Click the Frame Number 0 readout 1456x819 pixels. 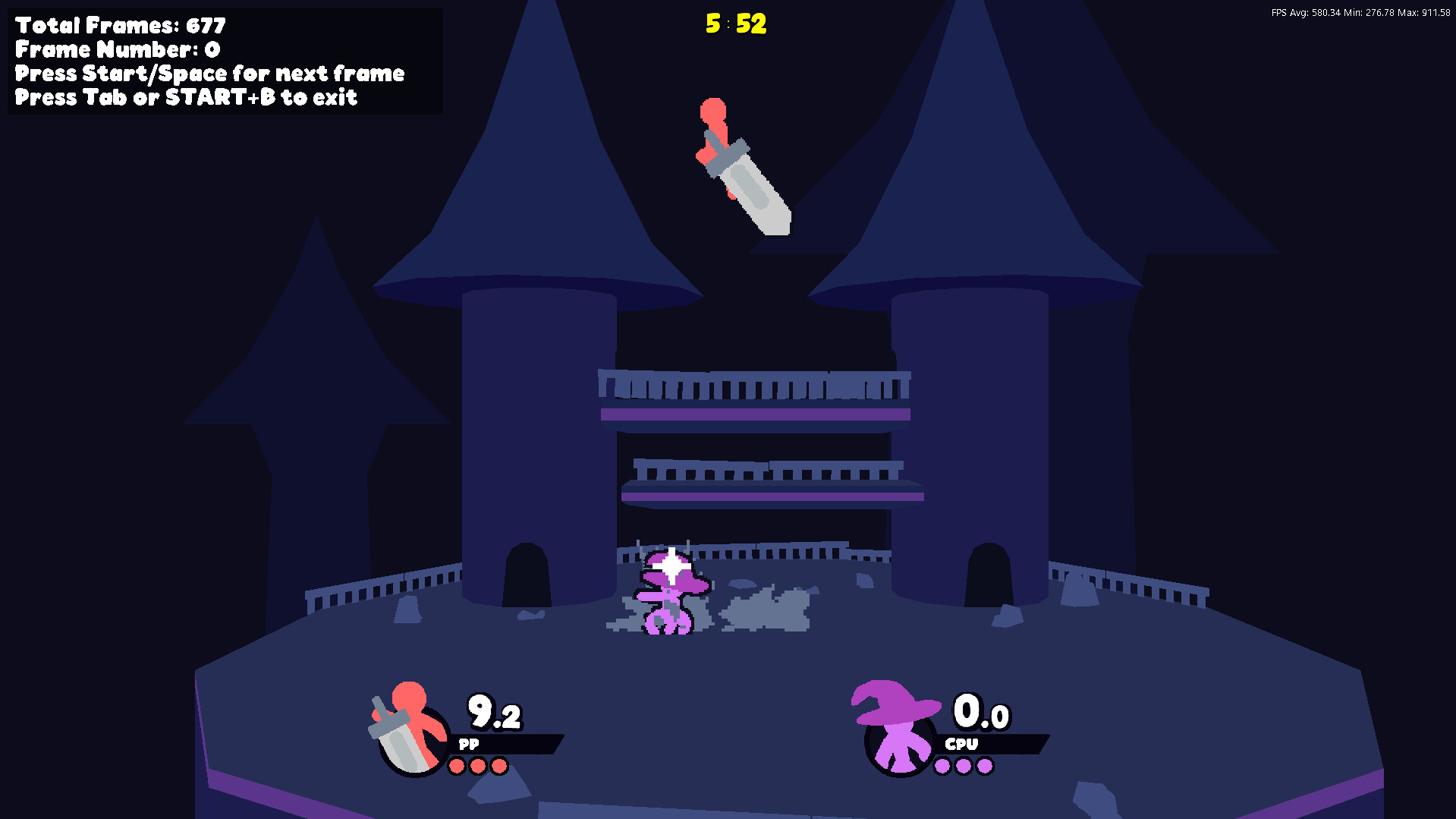pyautogui.click(x=115, y=49)
